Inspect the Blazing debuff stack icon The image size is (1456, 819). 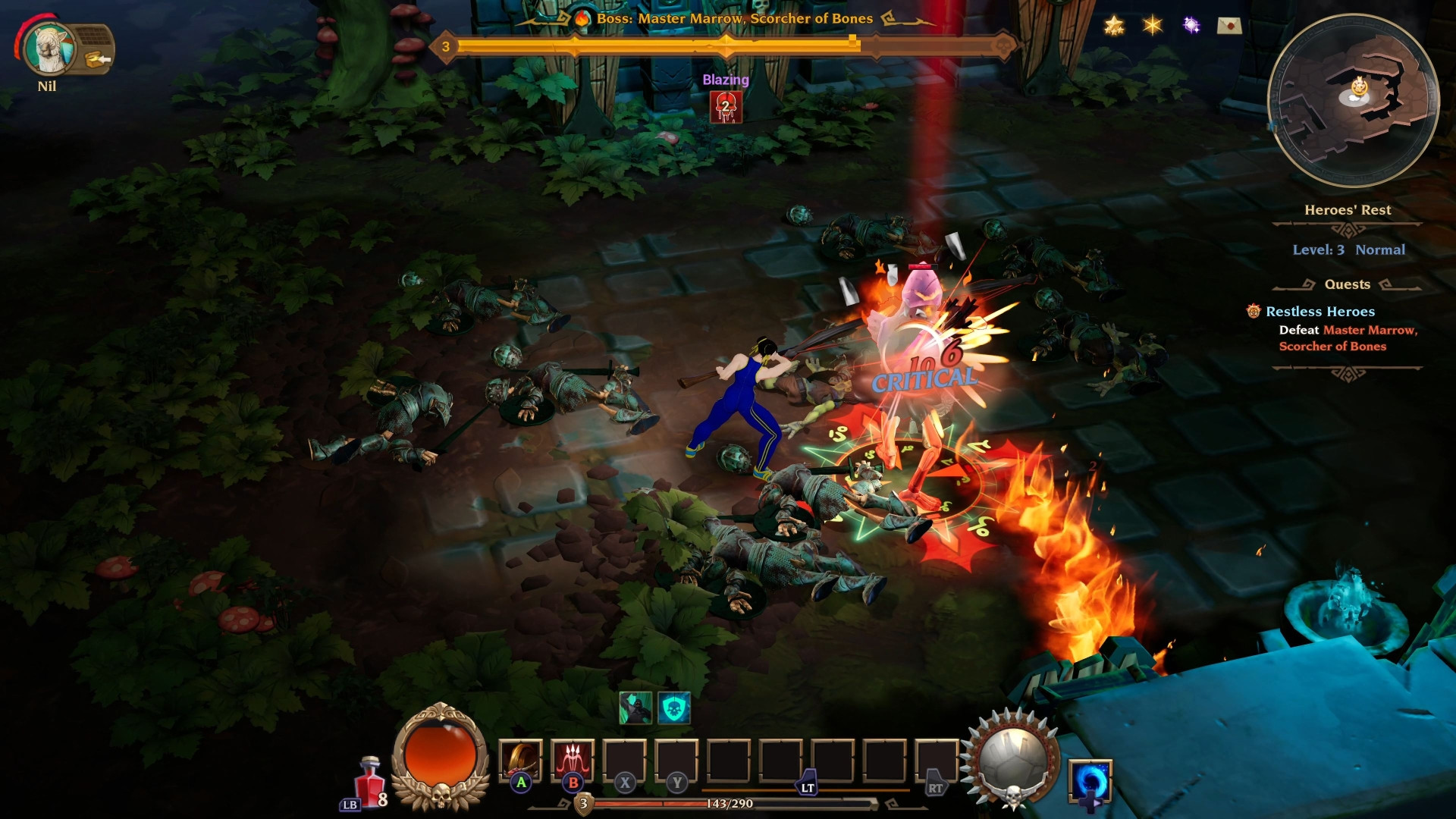[725, 108]
